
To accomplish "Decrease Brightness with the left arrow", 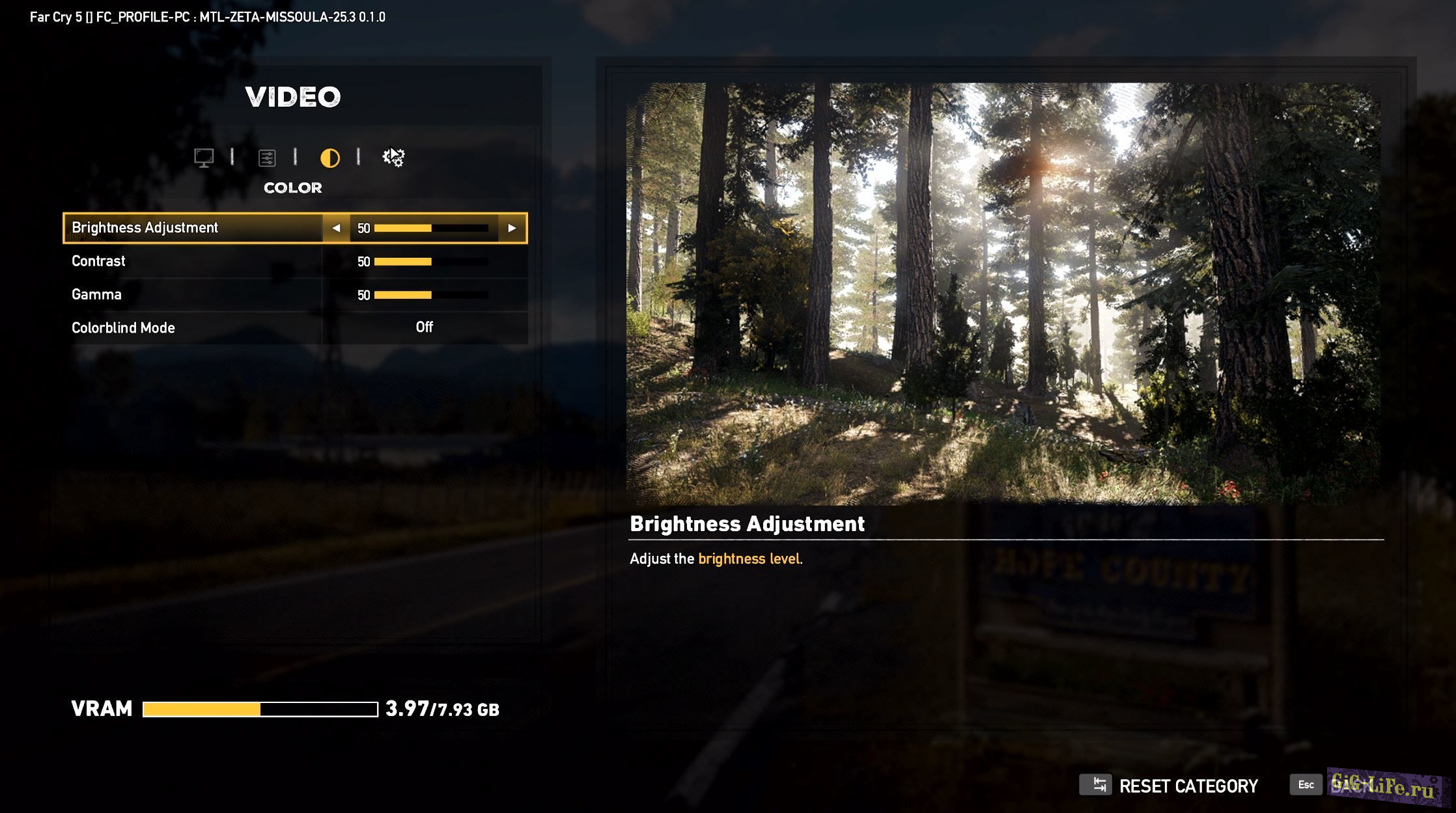I will (x=336, y=228).
